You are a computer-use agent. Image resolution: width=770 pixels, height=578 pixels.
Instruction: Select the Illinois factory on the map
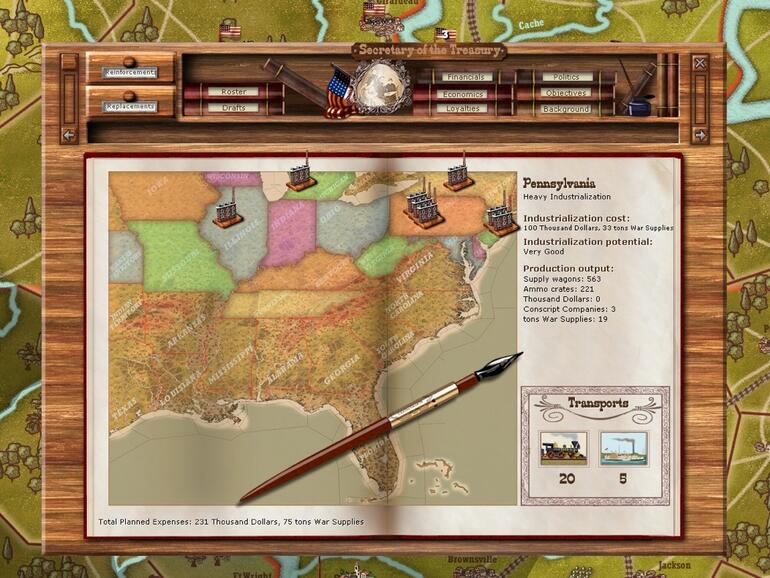point(227,212)
